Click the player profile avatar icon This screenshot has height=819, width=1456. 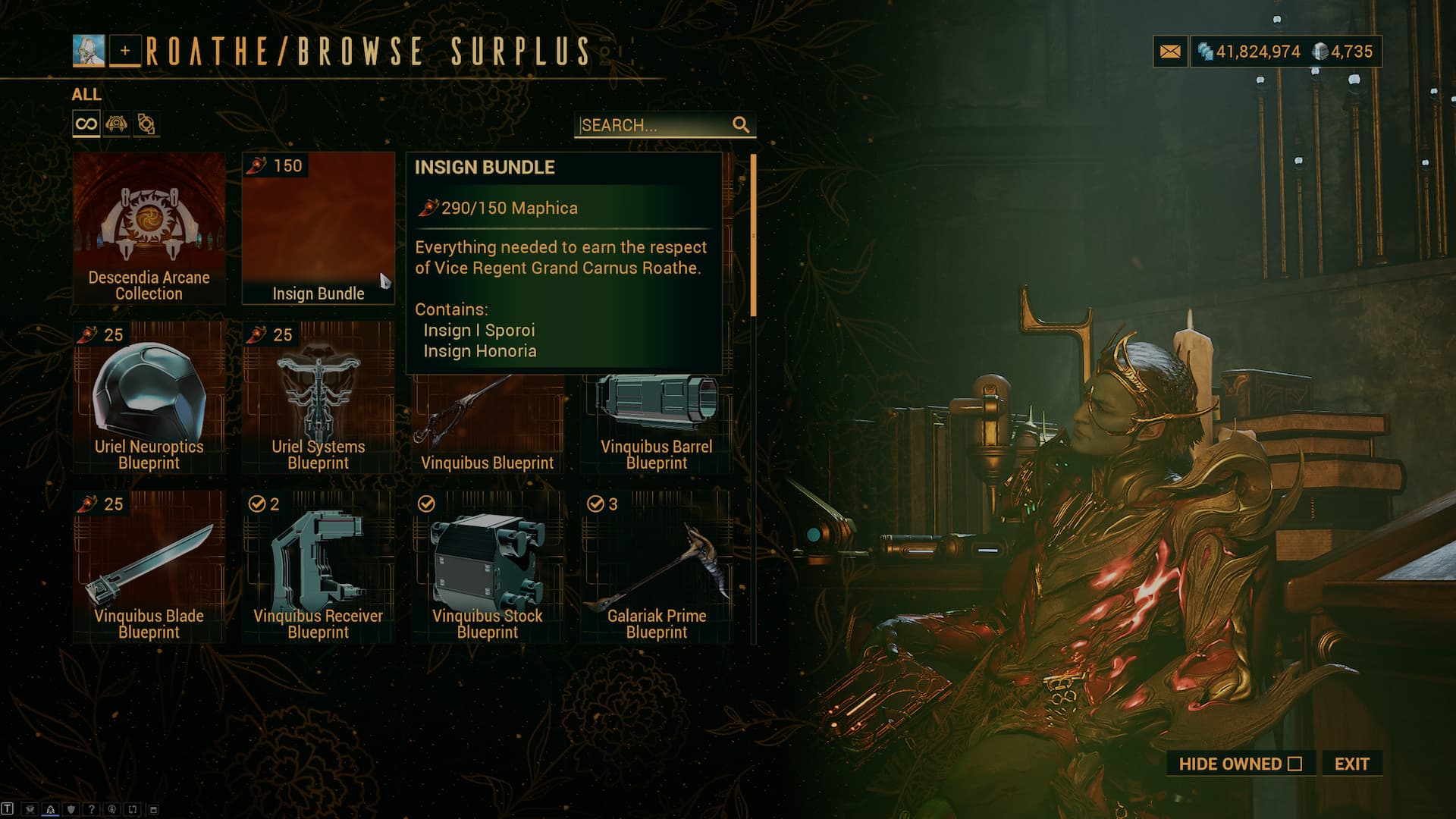pyautogui.click(x=89, y=51)
